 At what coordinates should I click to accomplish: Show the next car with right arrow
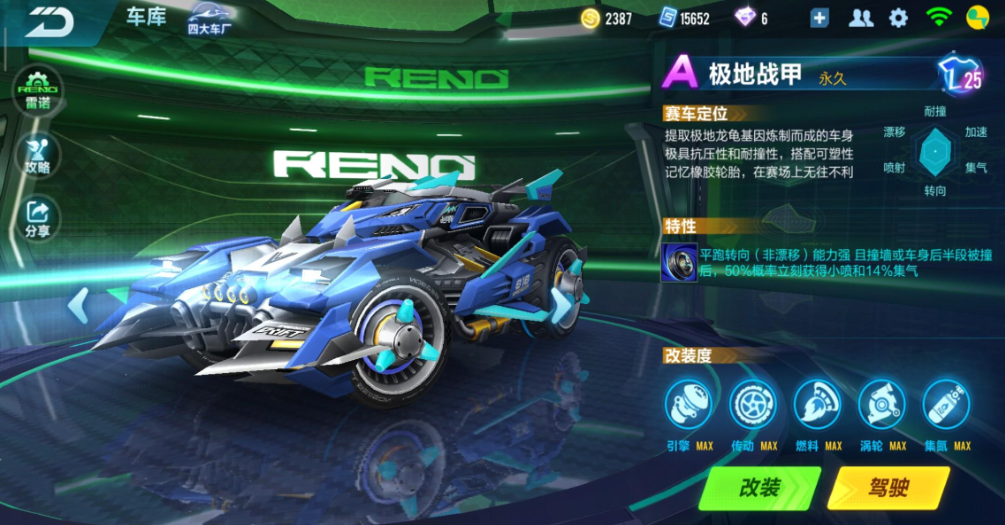(563, 303)
